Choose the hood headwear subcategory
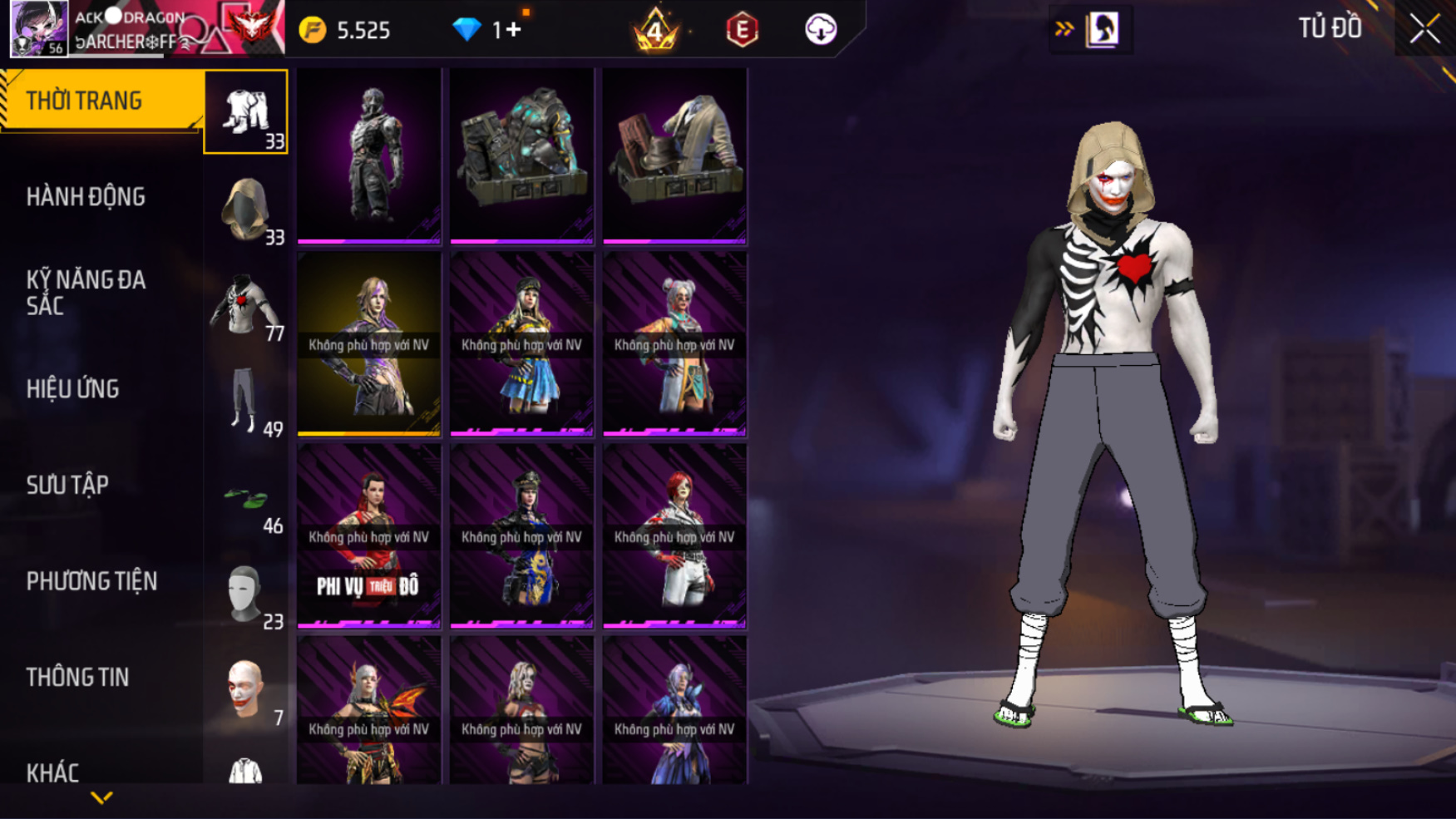1456x819 pixels. tap(246, 210)
